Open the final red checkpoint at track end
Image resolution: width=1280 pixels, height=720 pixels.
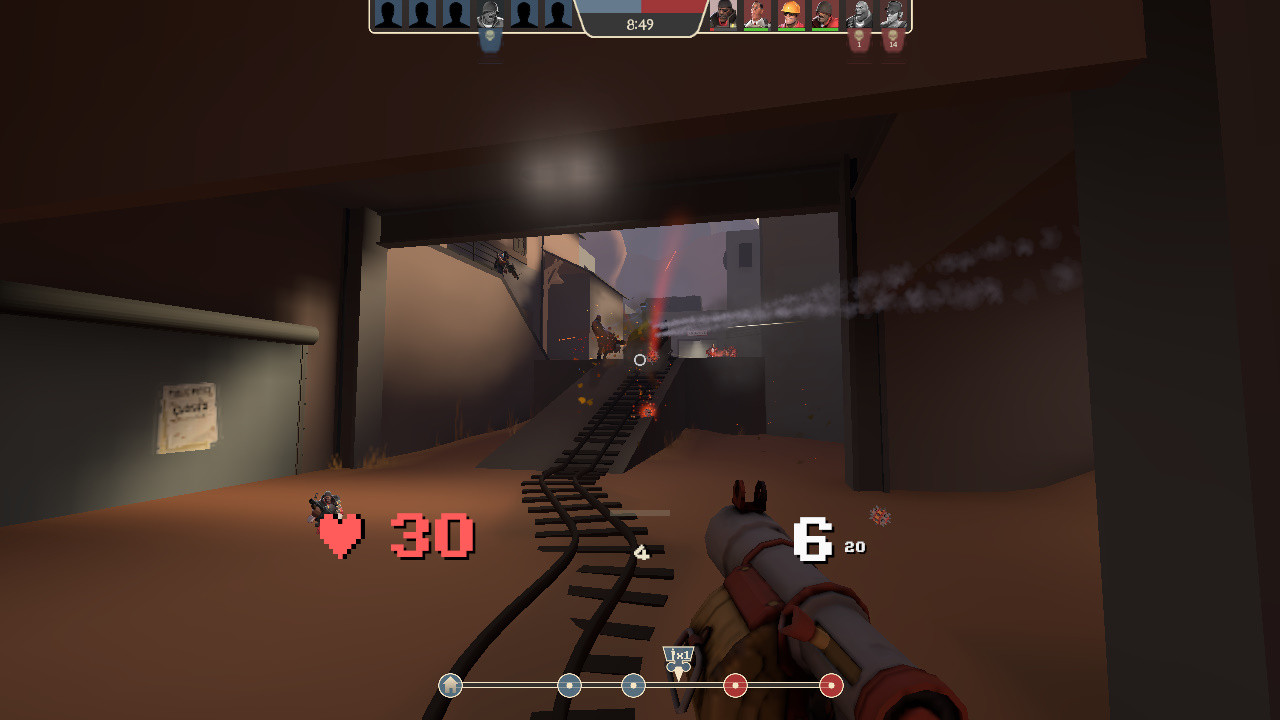(x=830, y=687)
